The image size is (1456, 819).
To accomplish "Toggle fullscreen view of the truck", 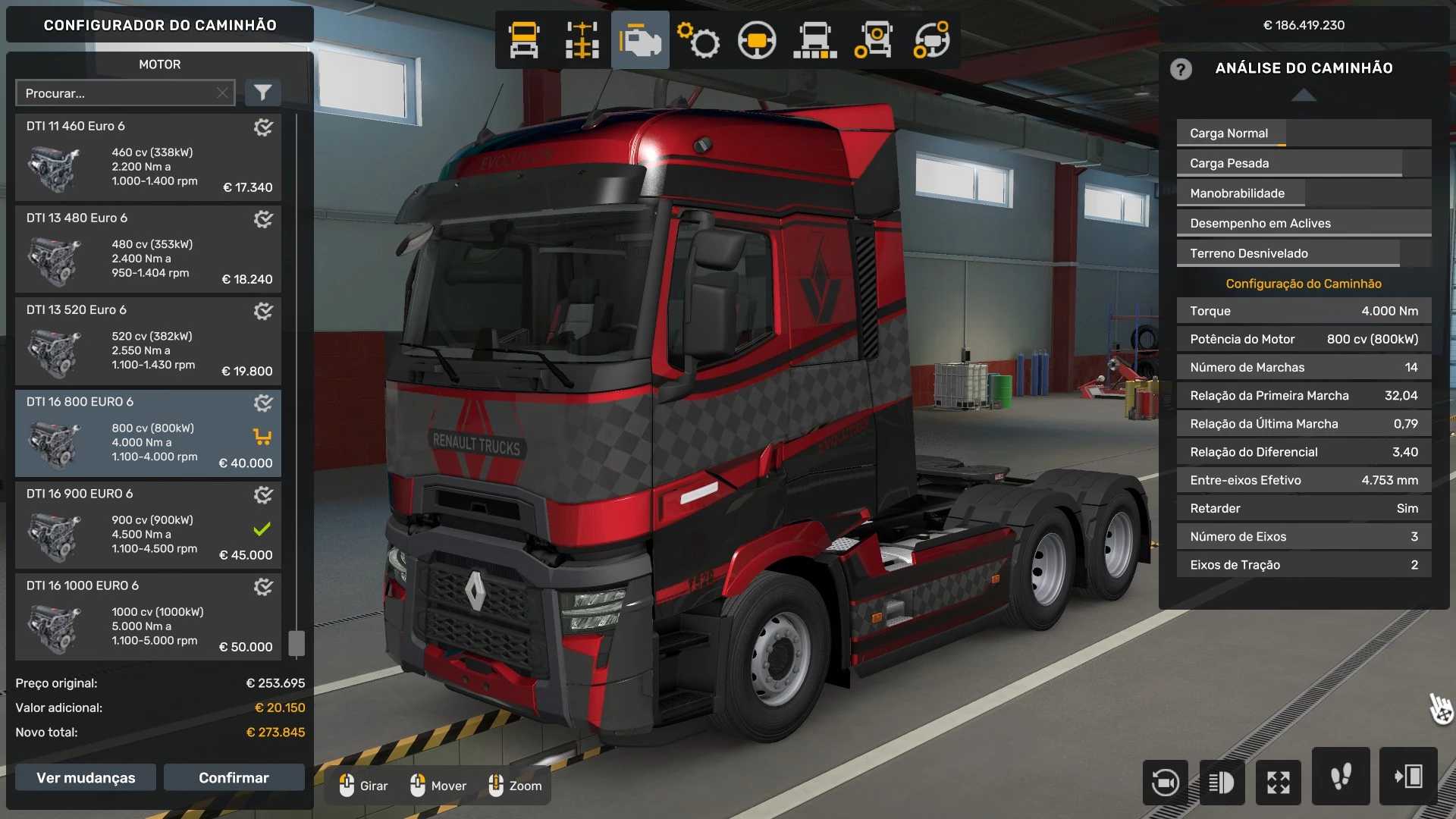I will pyautogui.click(x=1279, y=782).
